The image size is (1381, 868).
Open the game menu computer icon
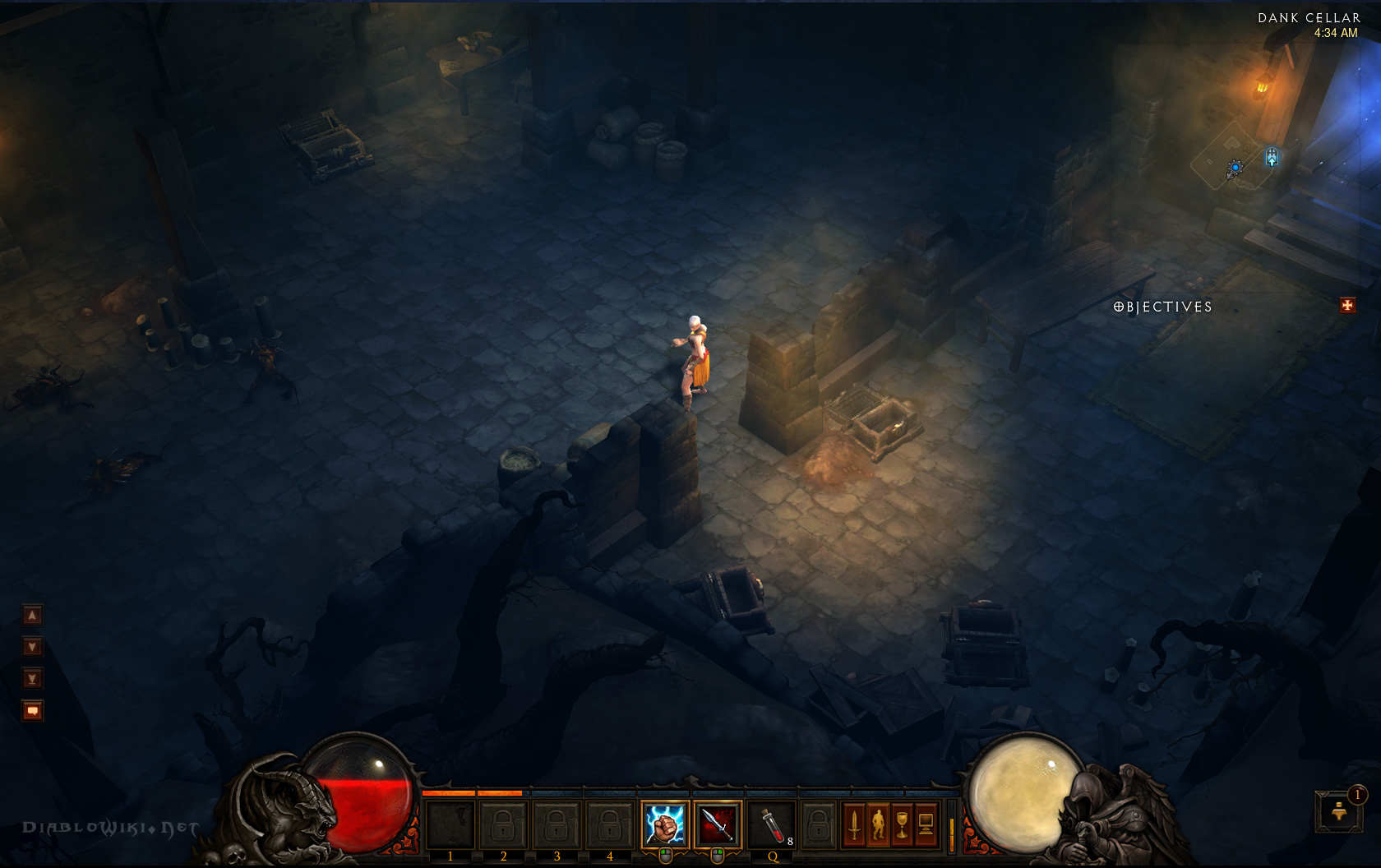pyautogui.click(x=926, y=824)
